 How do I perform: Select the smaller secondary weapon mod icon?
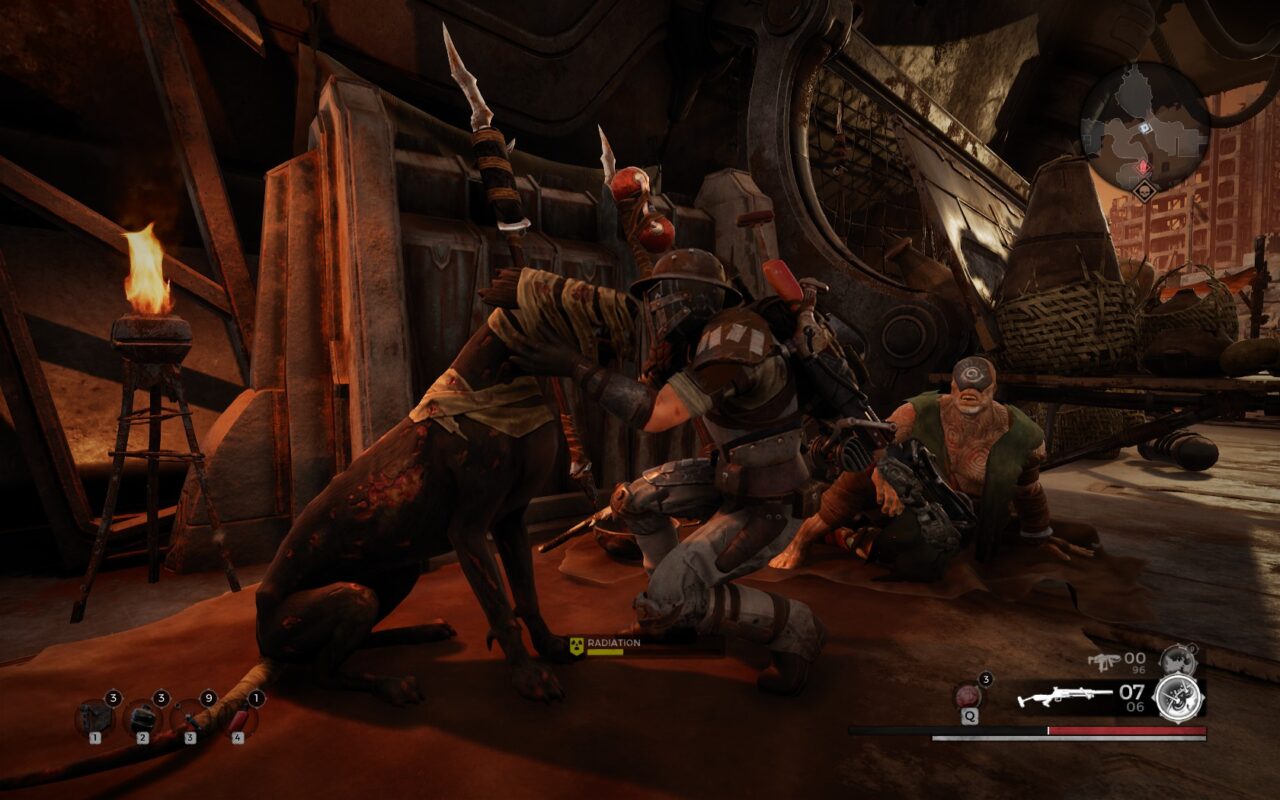(x=1177, y=660)
